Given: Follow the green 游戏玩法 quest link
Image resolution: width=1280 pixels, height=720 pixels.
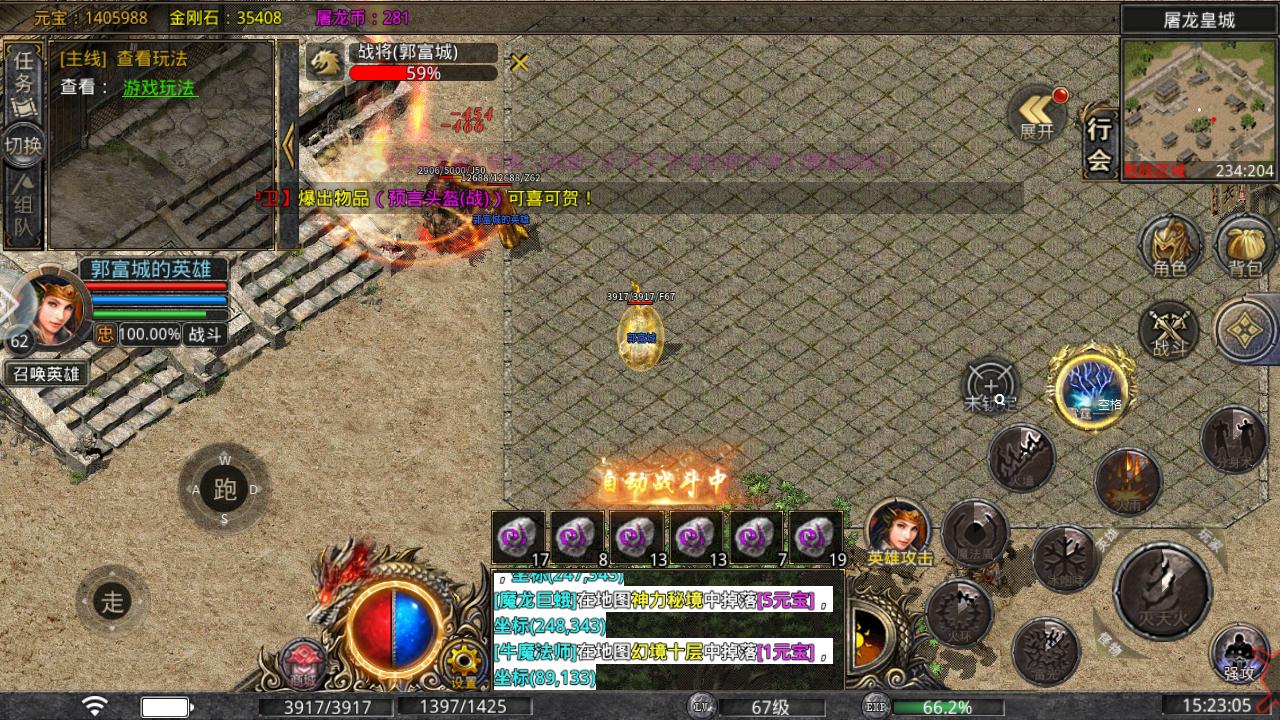Looking at the screenshot, I should (x=159, y=88).
